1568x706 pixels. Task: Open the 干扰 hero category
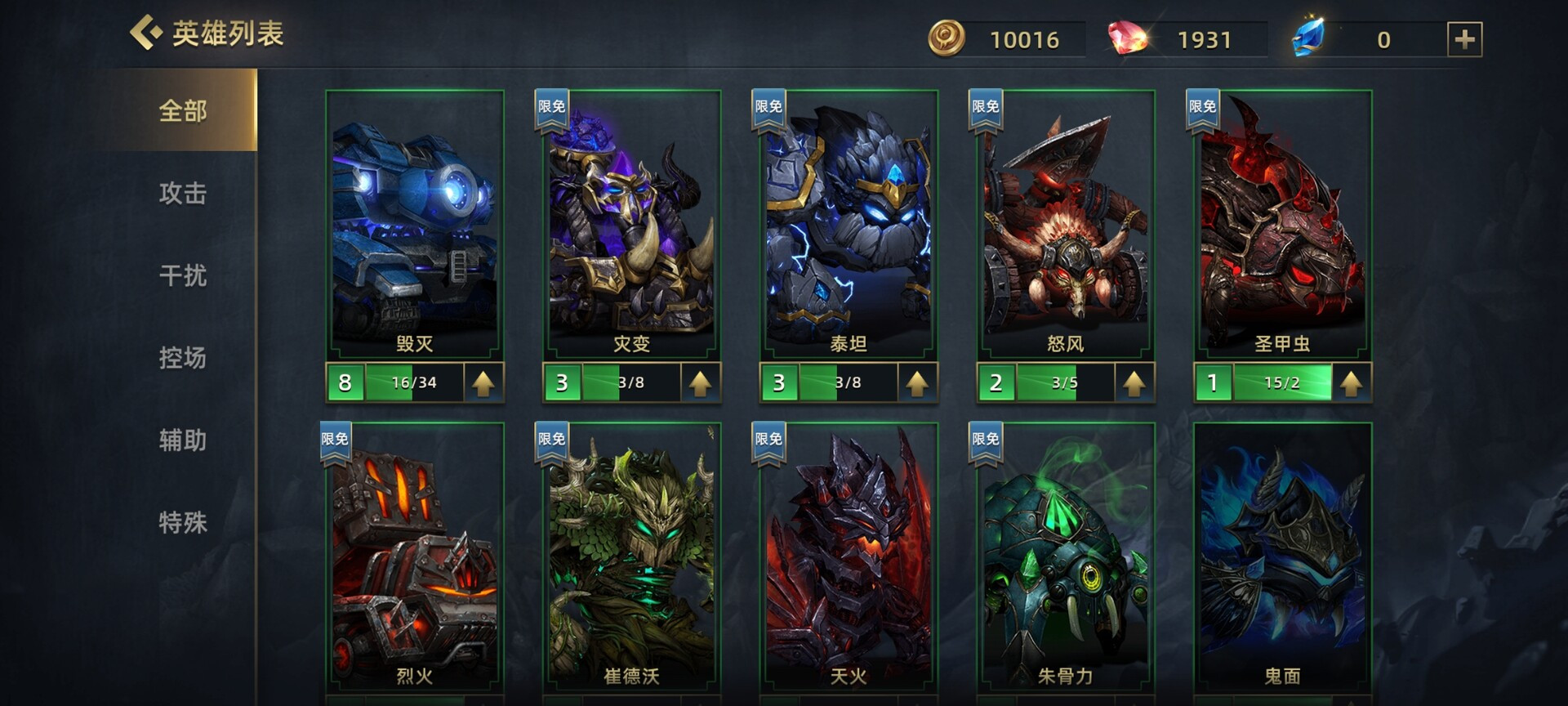tap(183, 275)
